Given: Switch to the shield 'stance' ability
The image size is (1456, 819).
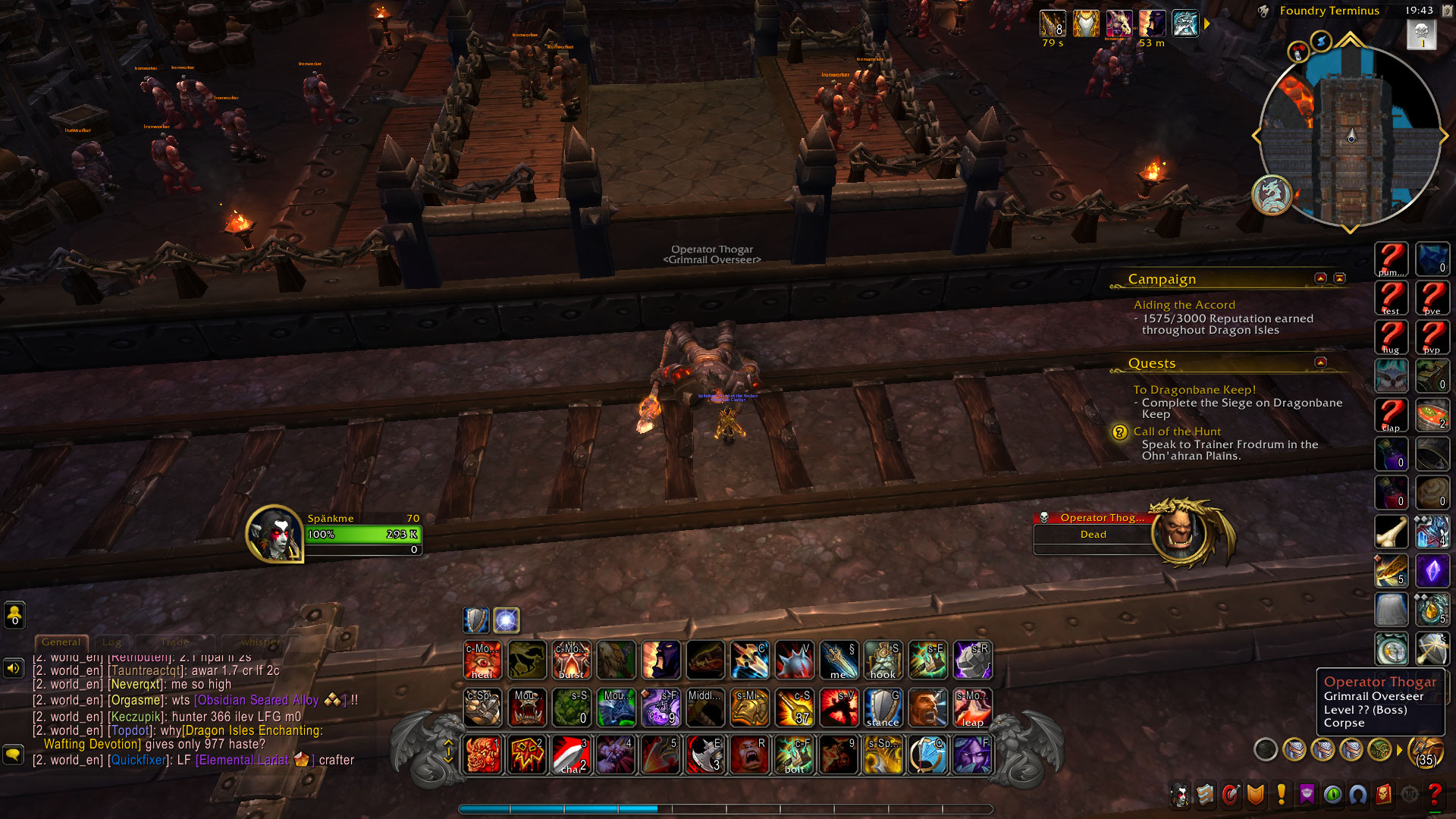Looking at the screenshot, I should coord(883,707).
